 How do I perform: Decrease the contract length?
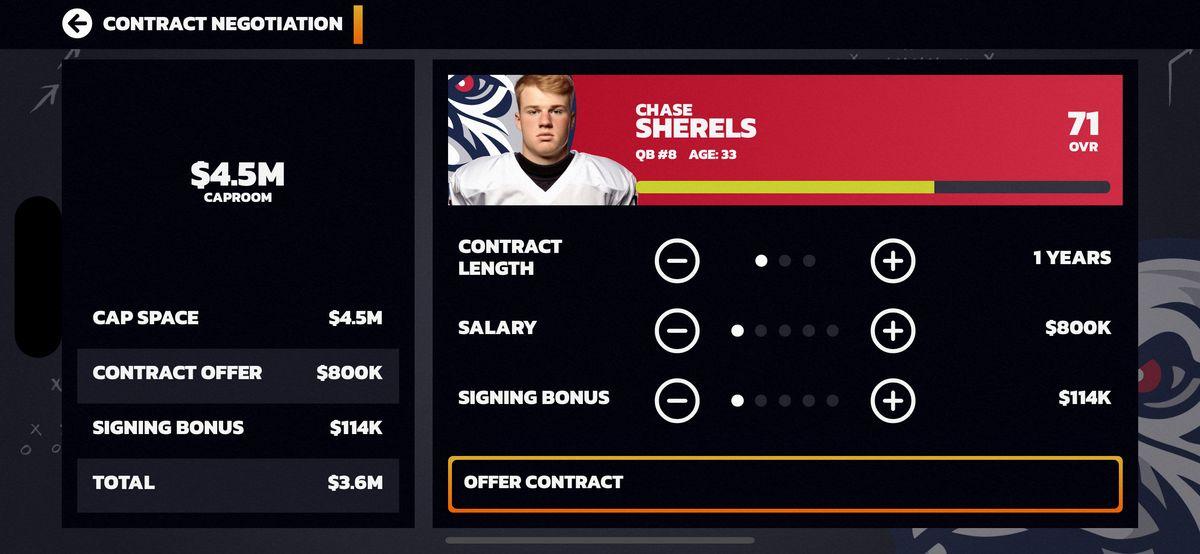pyautogui.click(x=677, y=261)
